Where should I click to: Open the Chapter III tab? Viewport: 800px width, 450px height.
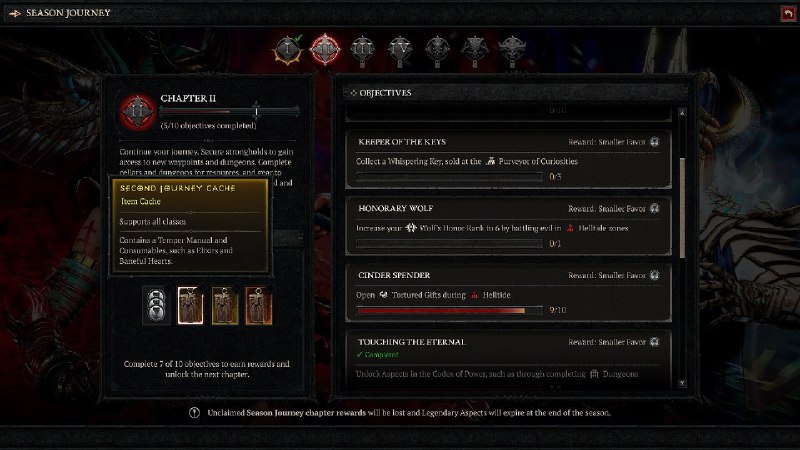361,46
